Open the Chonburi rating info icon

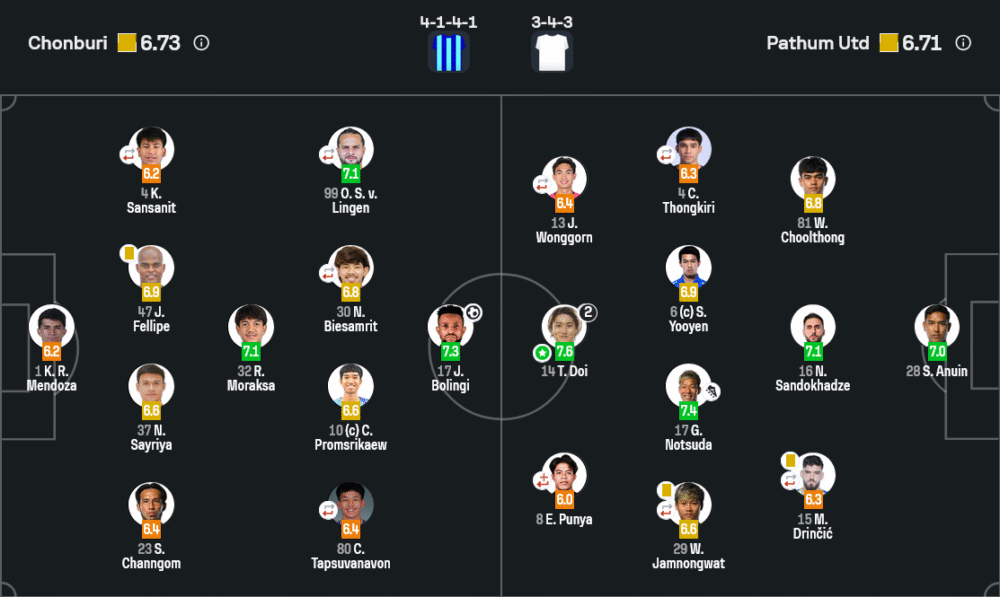201,43
